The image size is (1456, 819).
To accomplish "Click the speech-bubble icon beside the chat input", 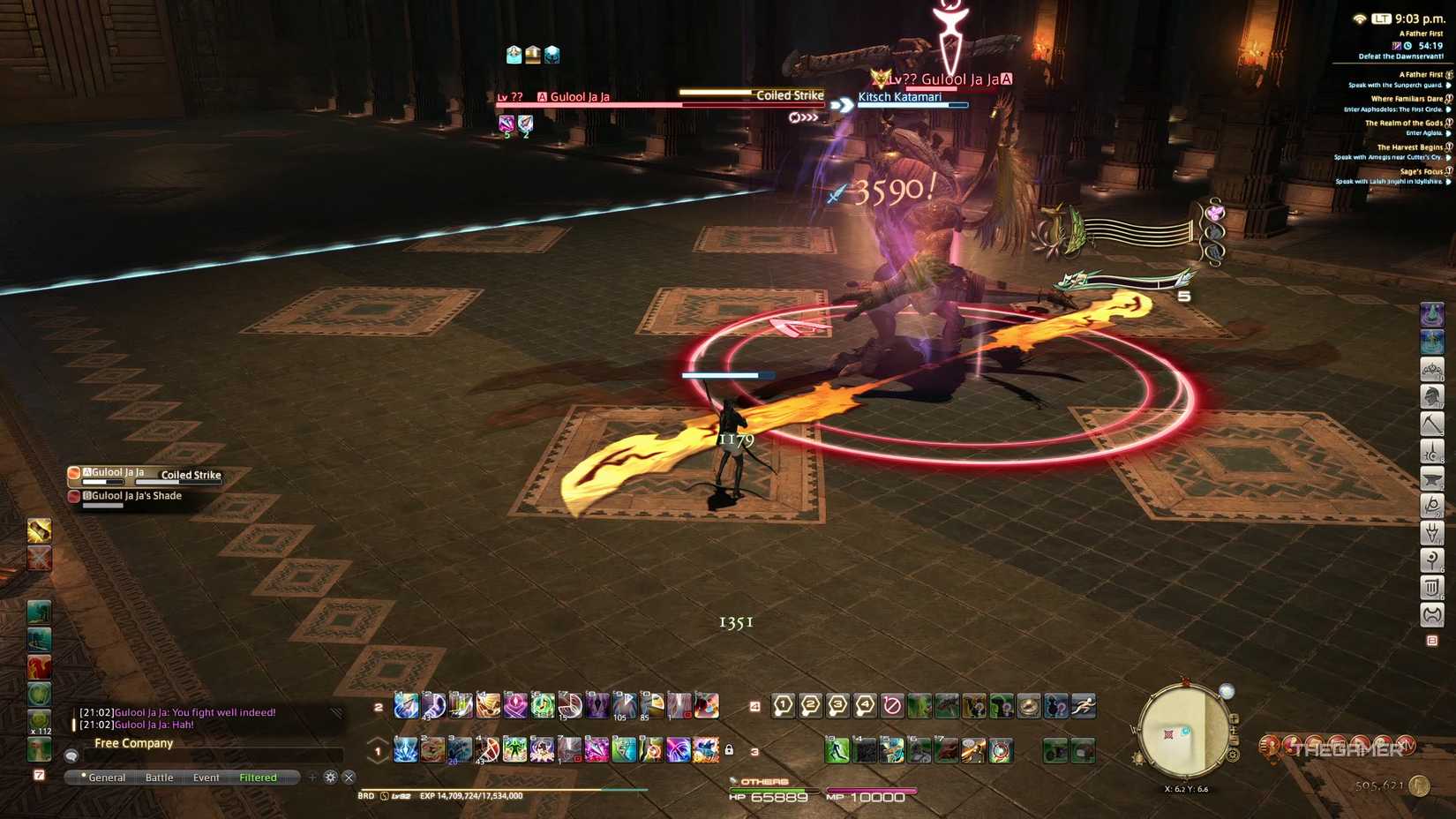I will pos(70,755).
